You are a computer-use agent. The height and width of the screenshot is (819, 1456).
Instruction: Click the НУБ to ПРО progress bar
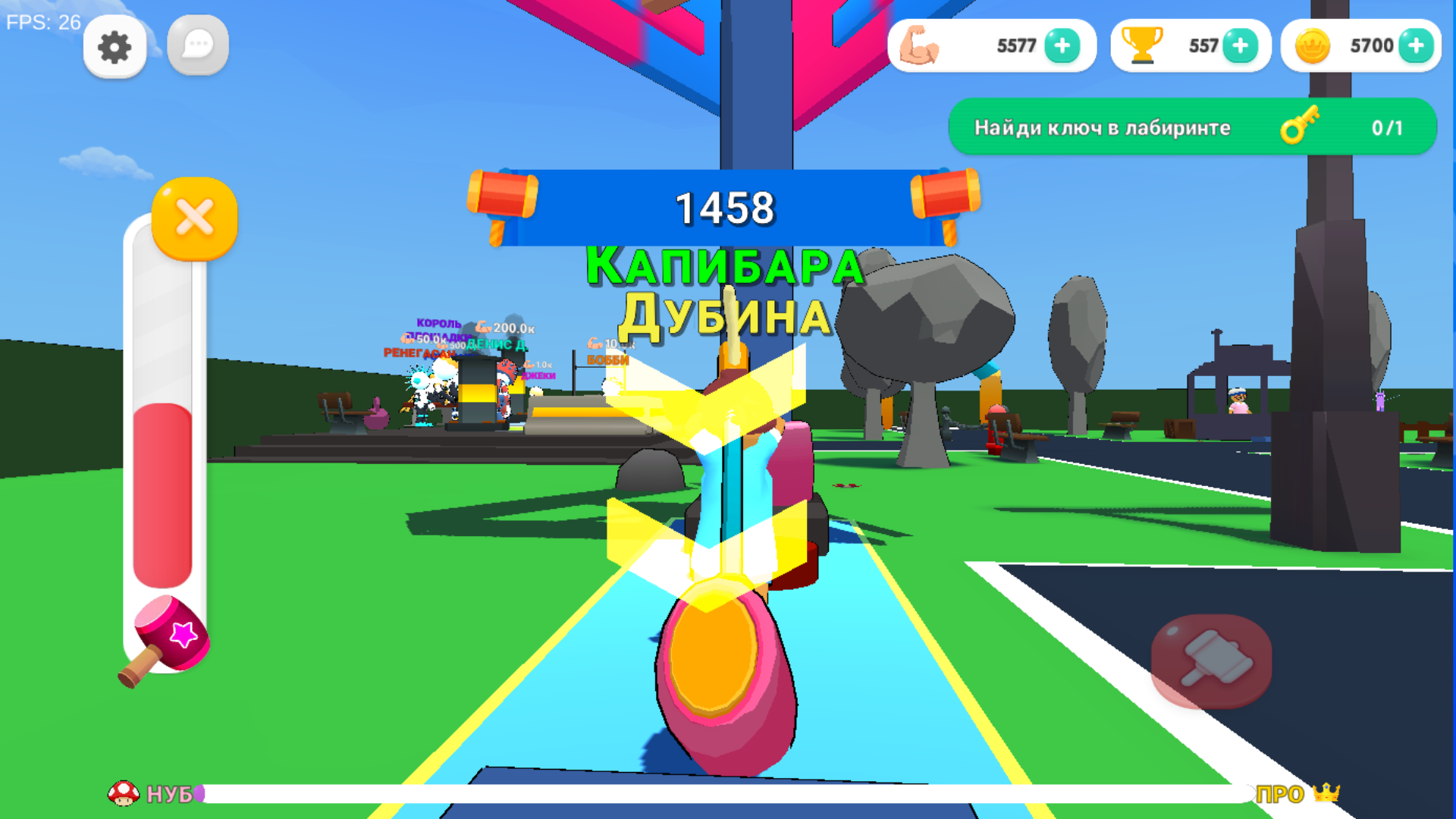tap(728, 792)
